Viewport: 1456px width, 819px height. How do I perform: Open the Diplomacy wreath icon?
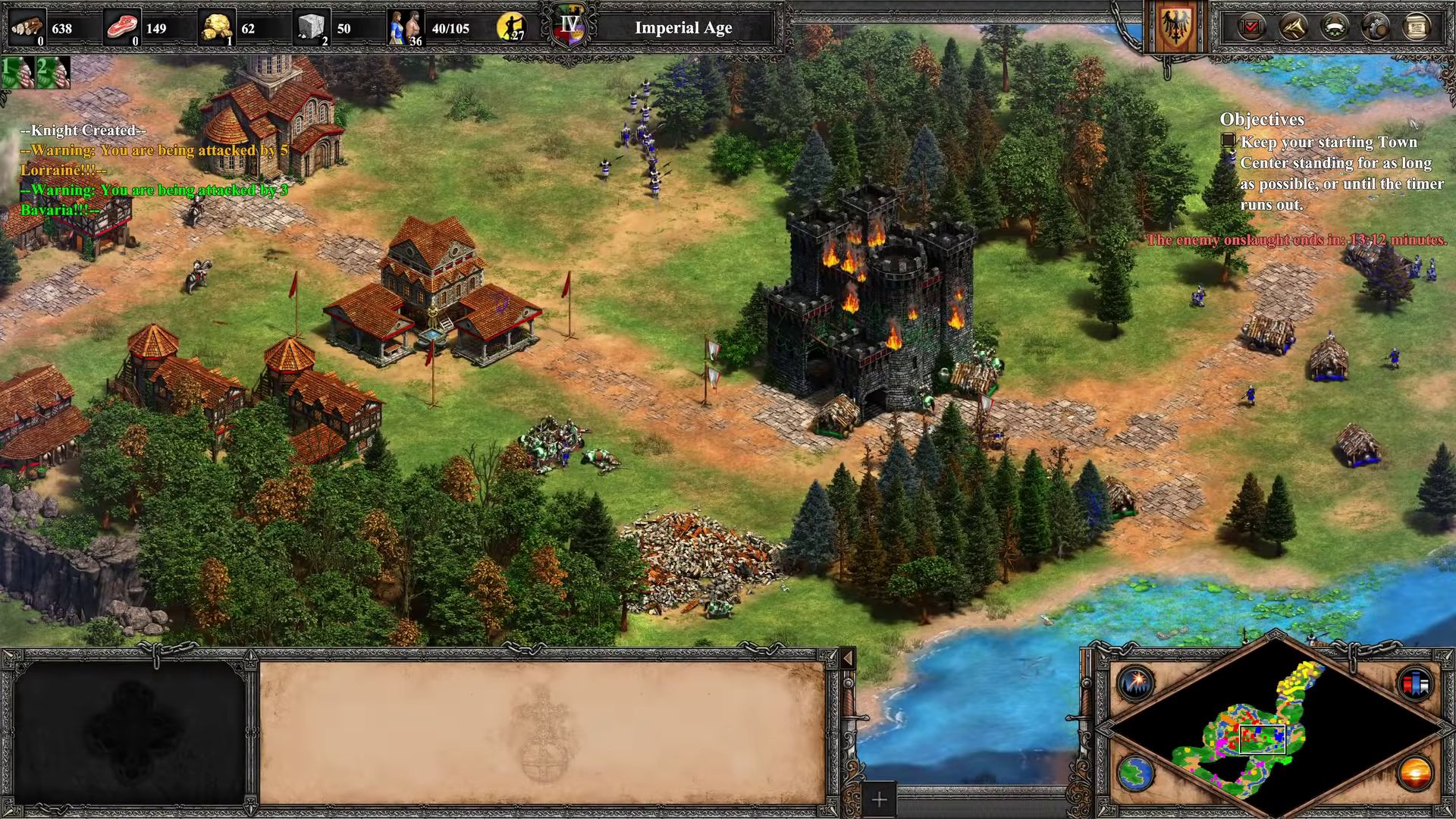point(1334,27)
